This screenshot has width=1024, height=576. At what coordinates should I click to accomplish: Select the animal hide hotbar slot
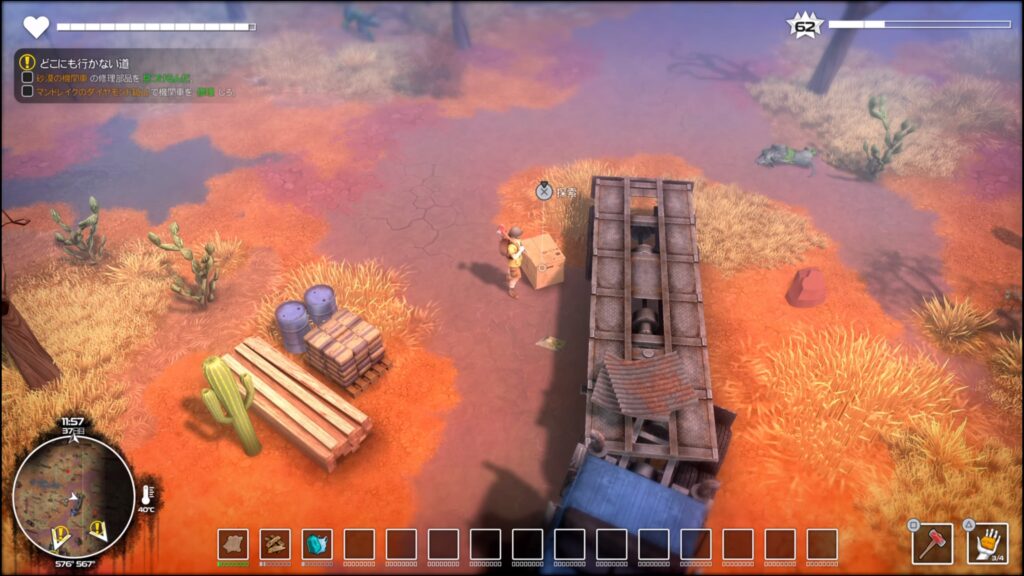pos(233,543)
